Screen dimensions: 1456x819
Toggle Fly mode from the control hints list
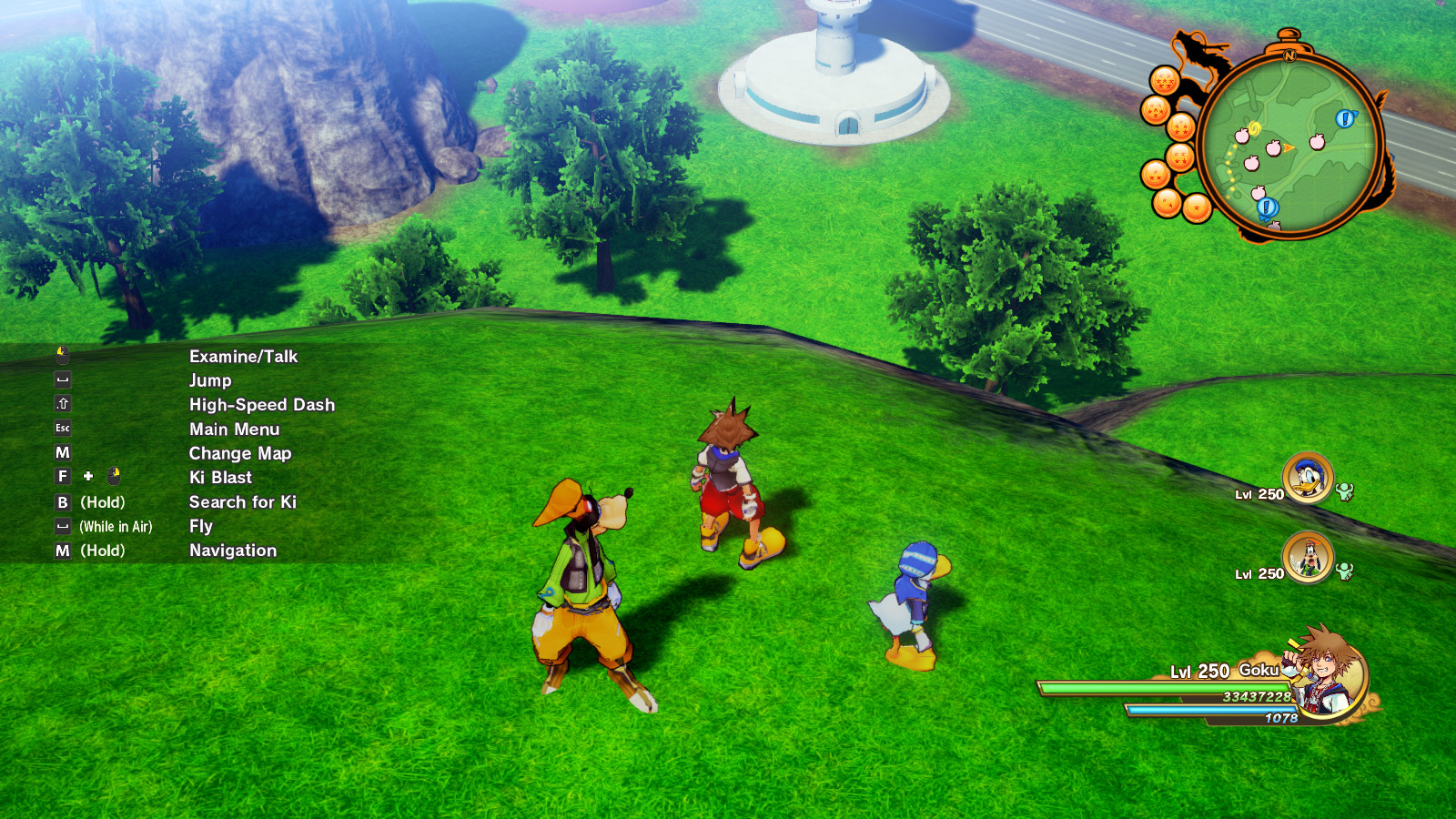pos(199,526)
